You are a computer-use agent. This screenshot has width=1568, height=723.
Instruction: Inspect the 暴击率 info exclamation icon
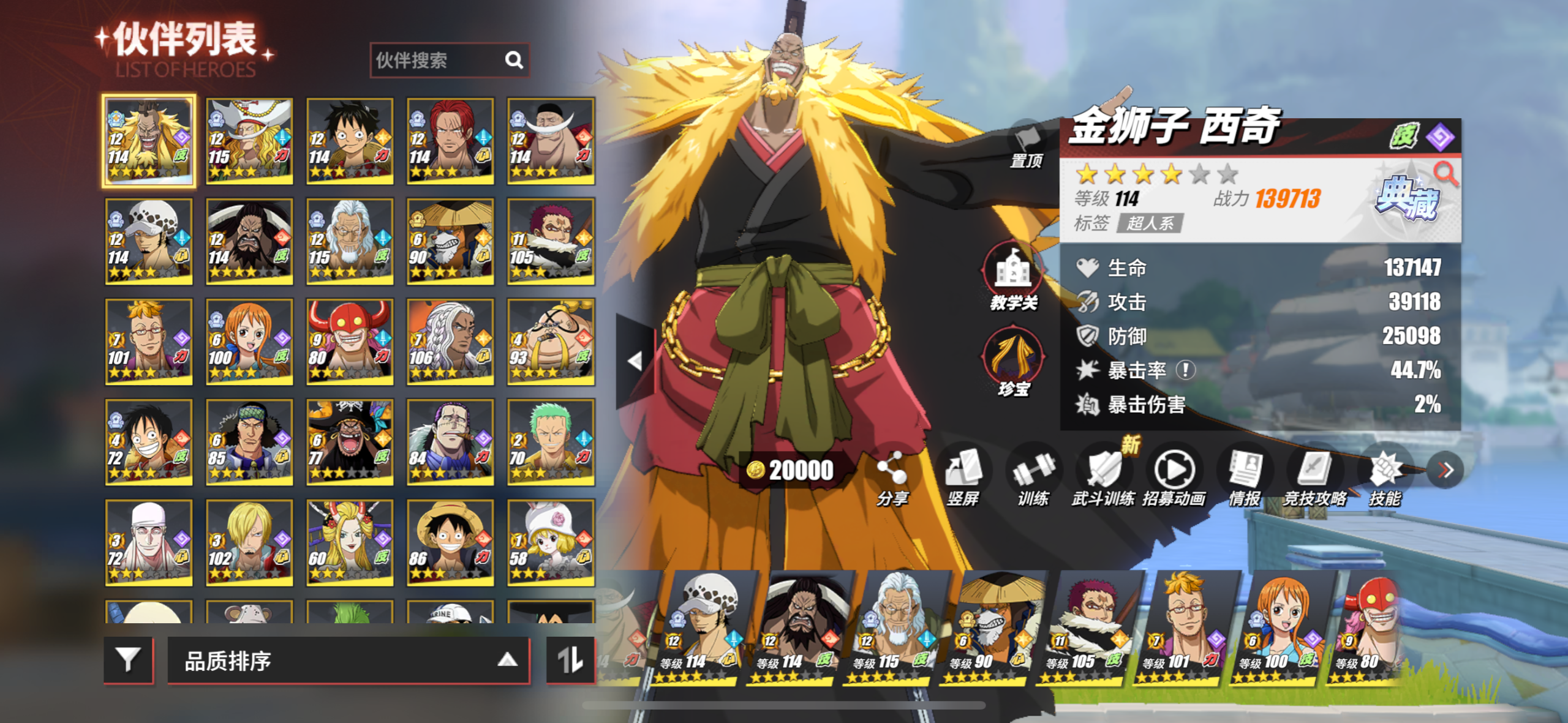(1186, 370)
